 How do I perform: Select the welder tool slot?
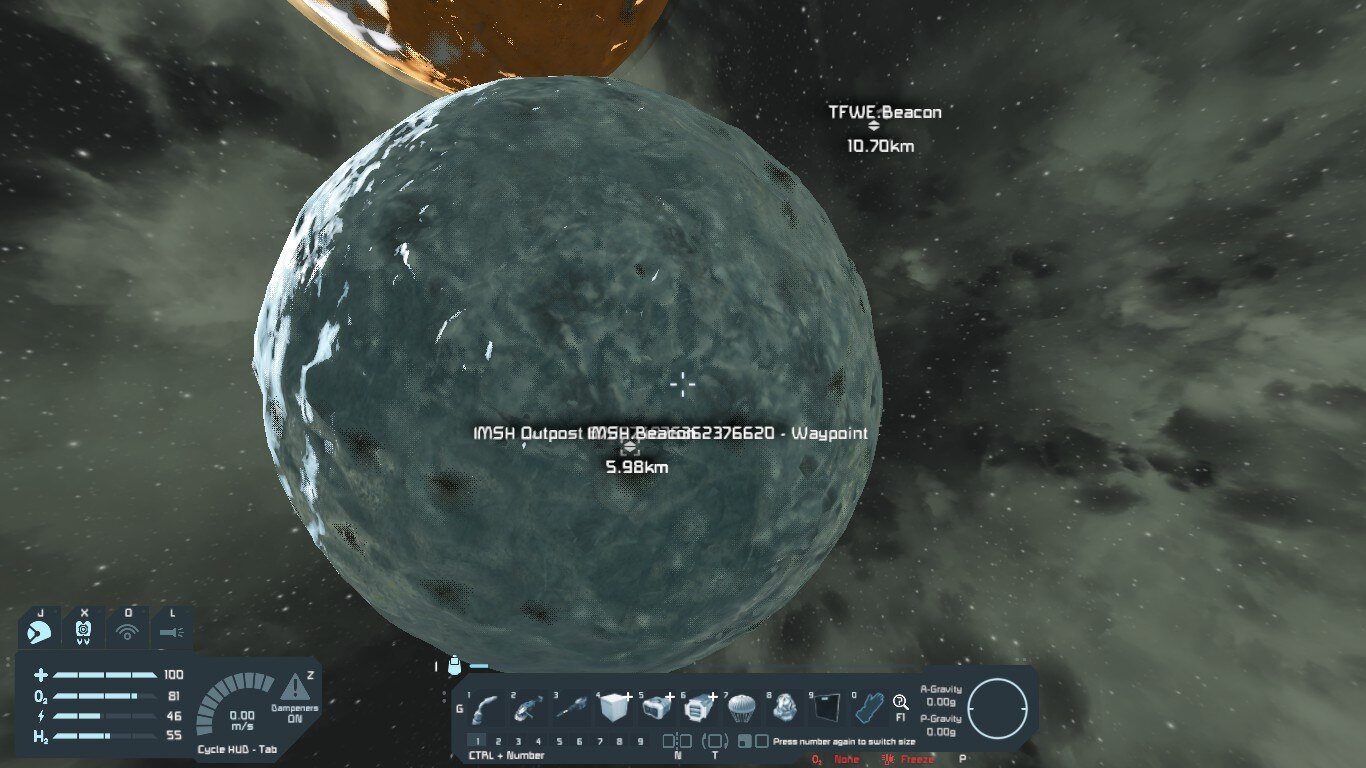tap(485, 709)
